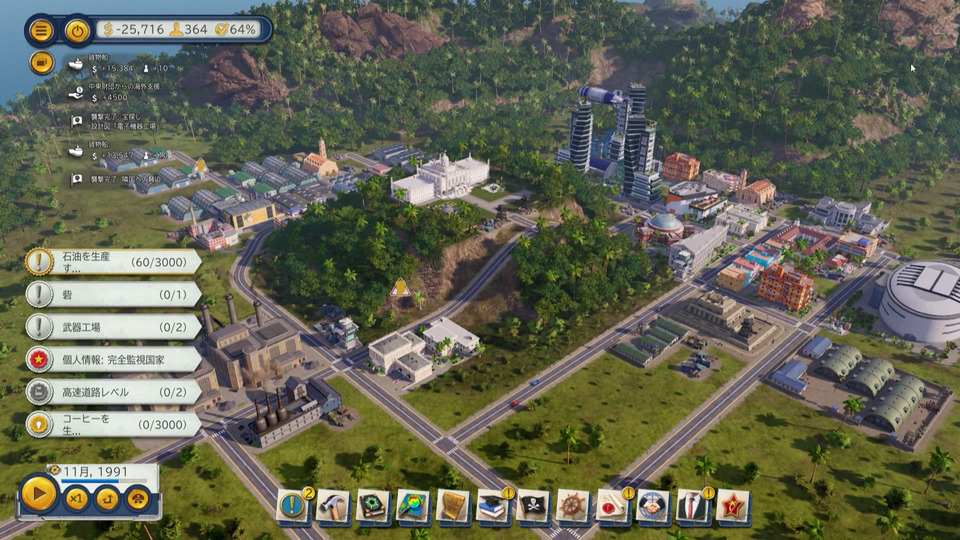
Task: Open the 個人情報 surveillance state task
Action: 115,359
